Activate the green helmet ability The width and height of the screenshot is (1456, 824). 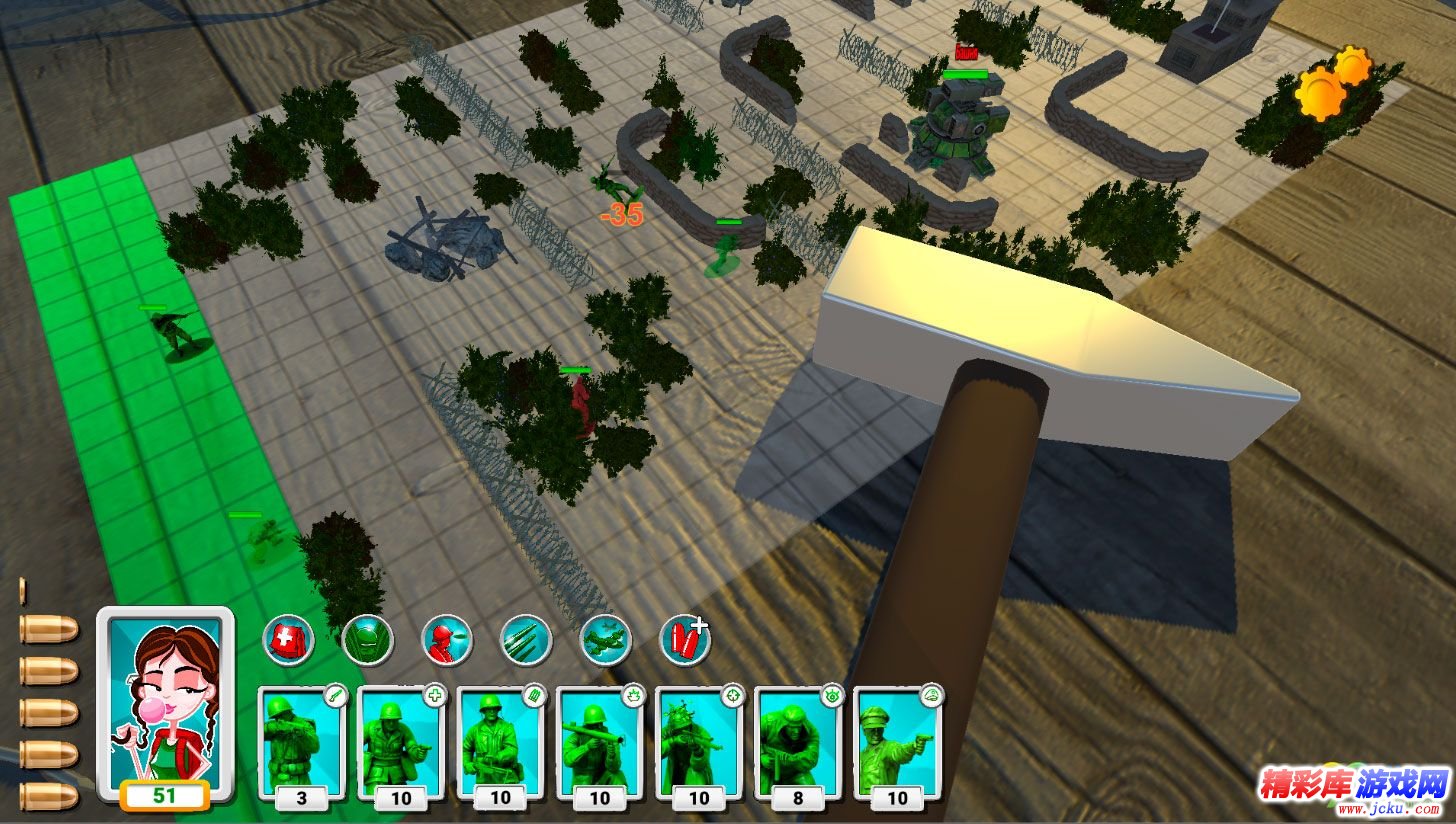coord(367,639)
